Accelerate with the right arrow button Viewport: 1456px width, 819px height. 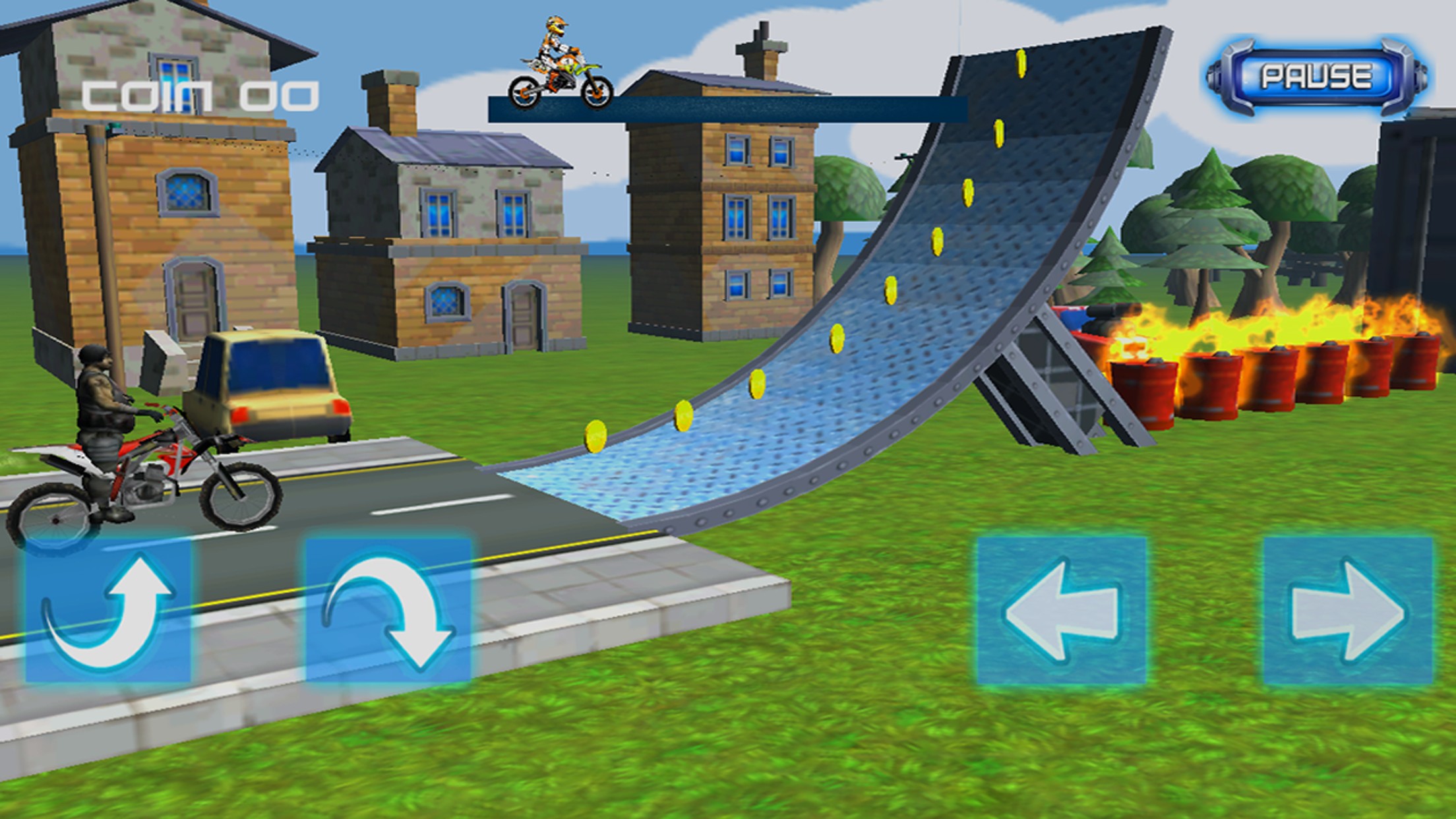[x=1348, y=610]
